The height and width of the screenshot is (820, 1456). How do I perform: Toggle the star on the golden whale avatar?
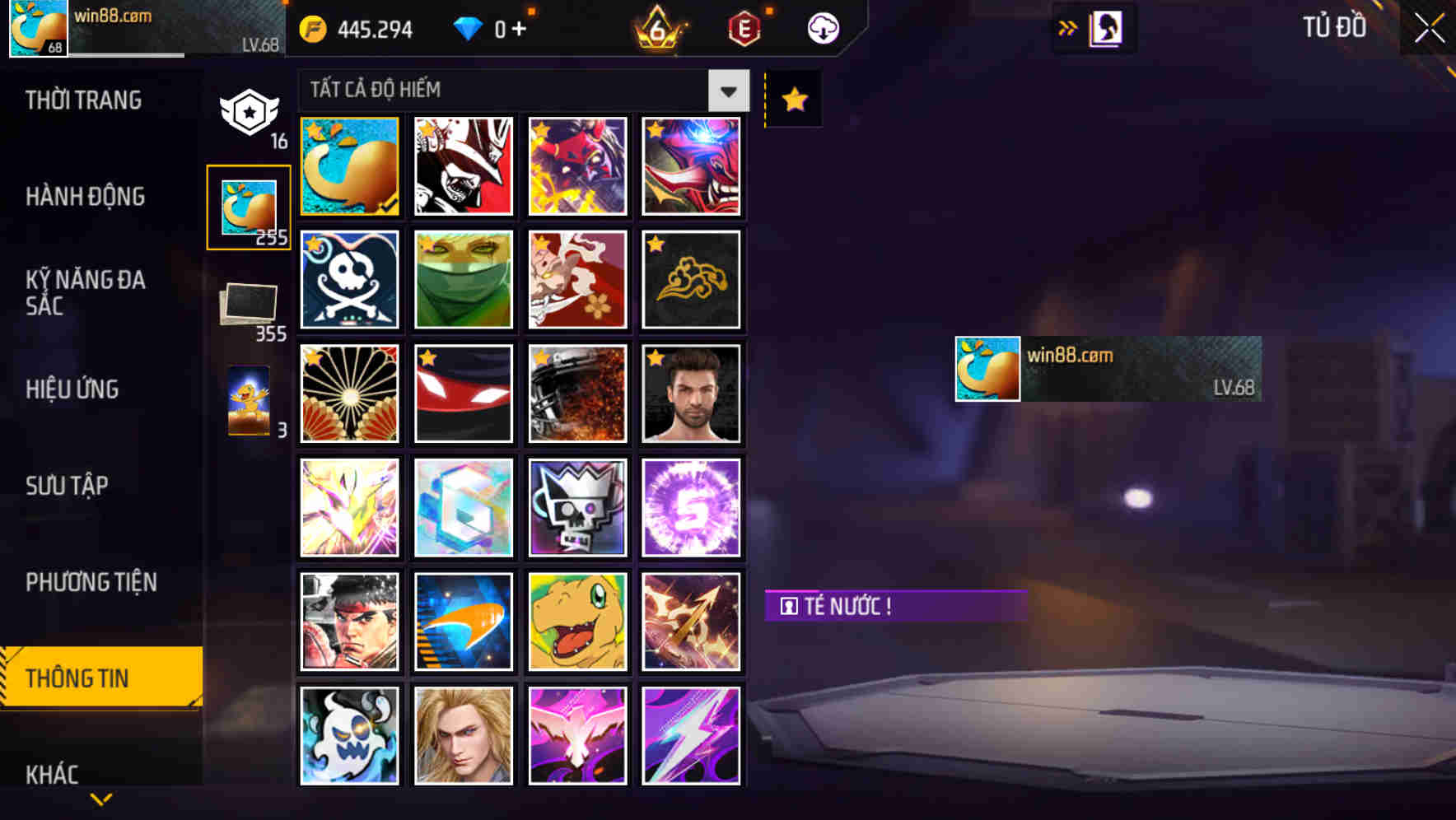click(x=315, y=131)
